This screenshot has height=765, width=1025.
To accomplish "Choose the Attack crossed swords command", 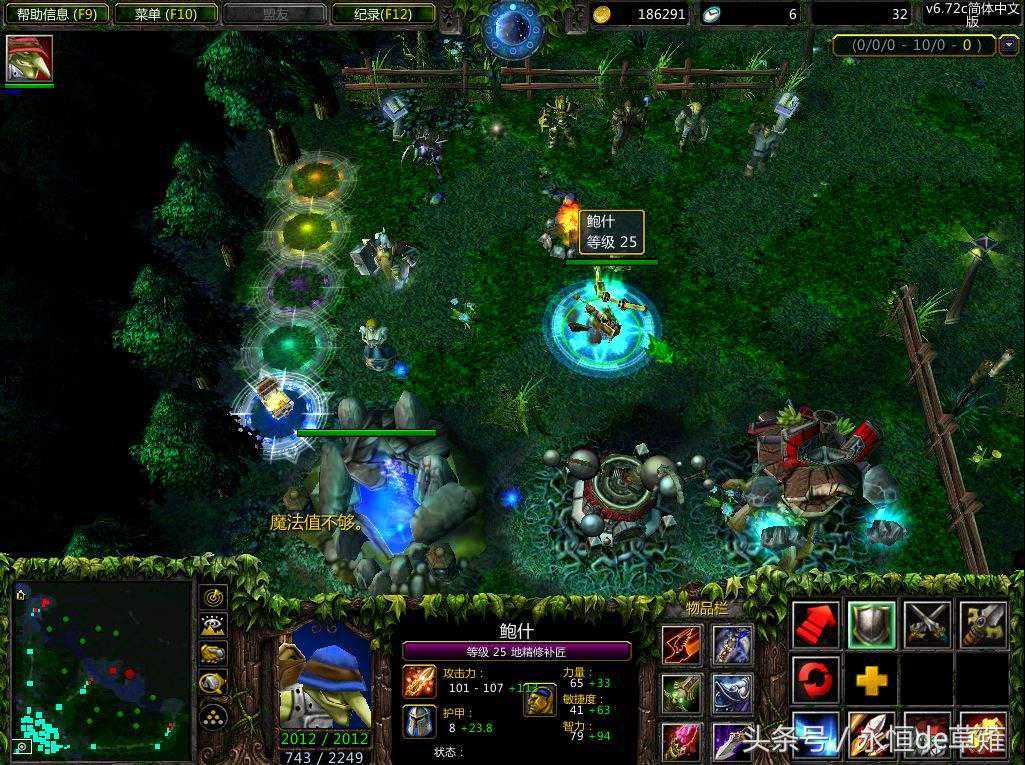I will 926,625.
